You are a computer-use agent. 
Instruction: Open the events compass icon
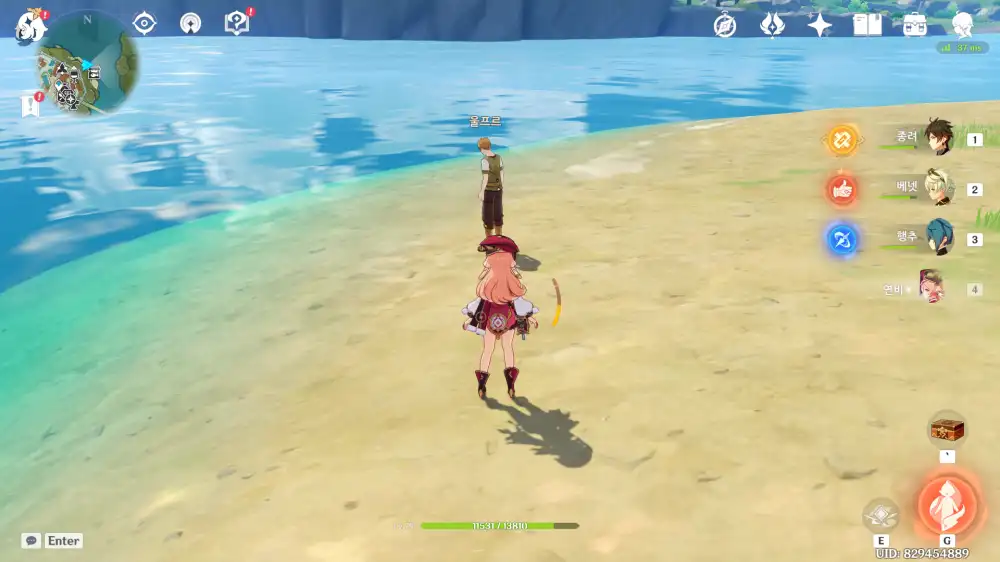click(x=725, y=25)
